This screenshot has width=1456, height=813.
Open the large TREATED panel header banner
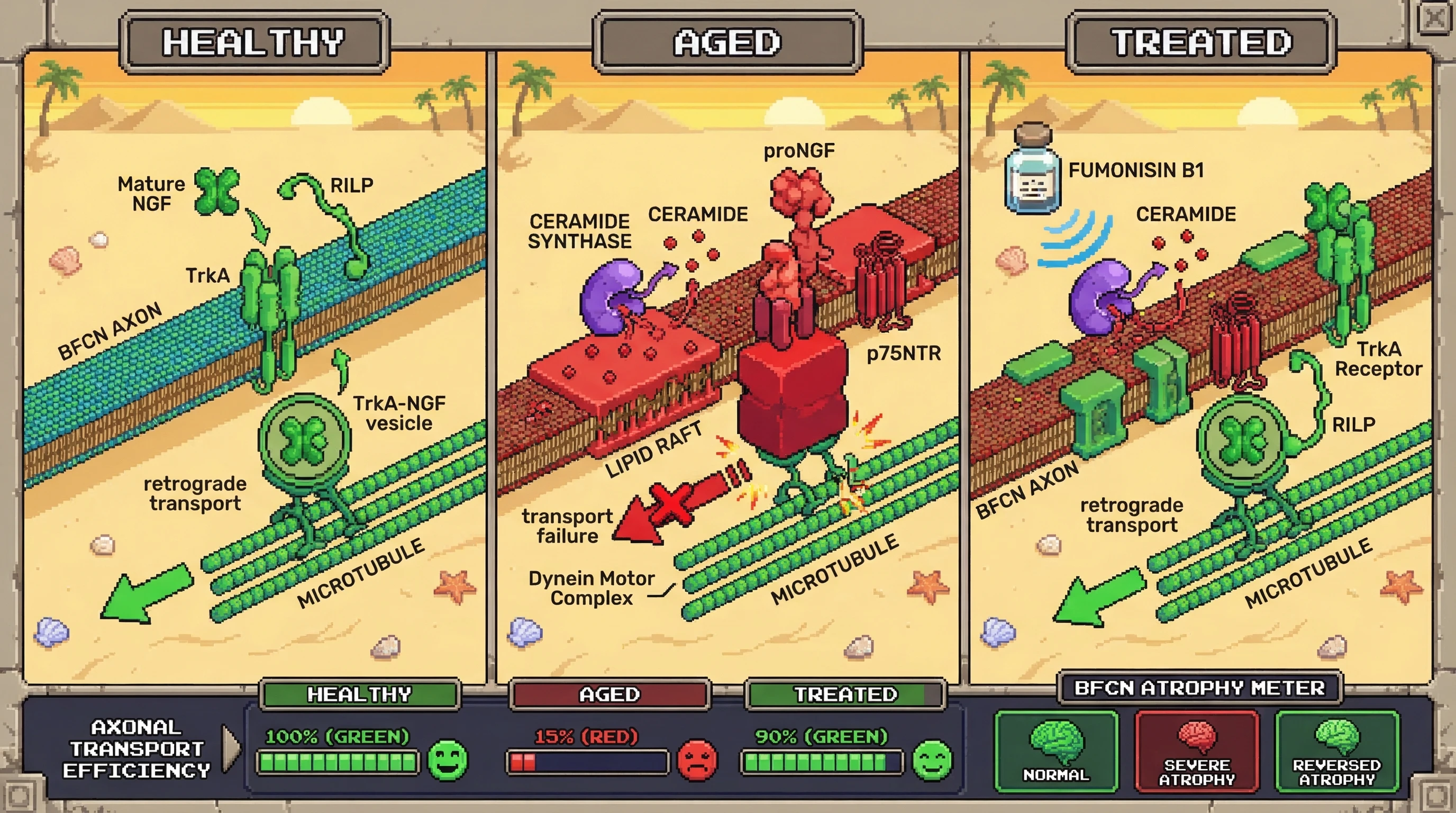click(1200, 42)
